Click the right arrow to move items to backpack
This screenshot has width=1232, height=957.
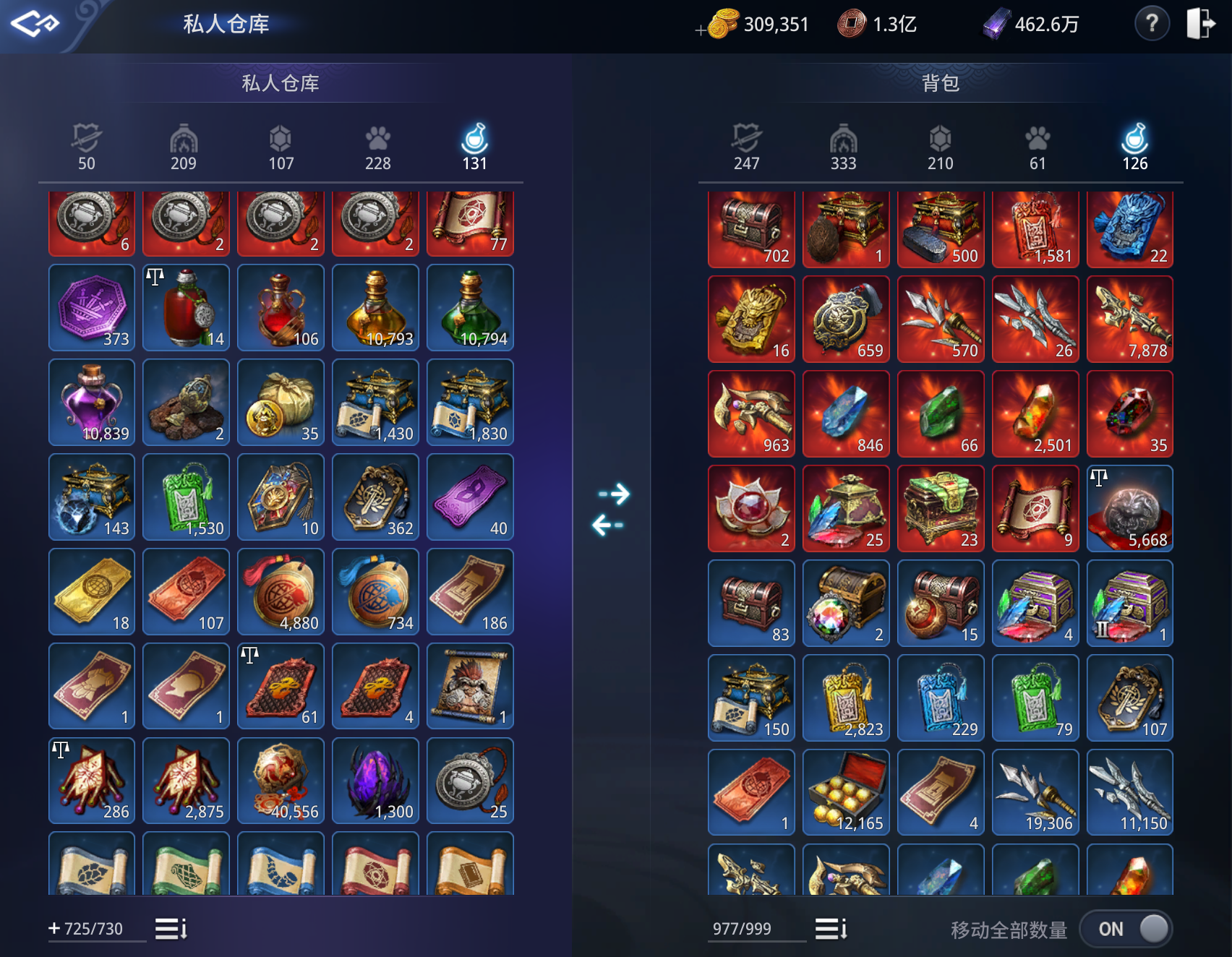click(612, 494)
